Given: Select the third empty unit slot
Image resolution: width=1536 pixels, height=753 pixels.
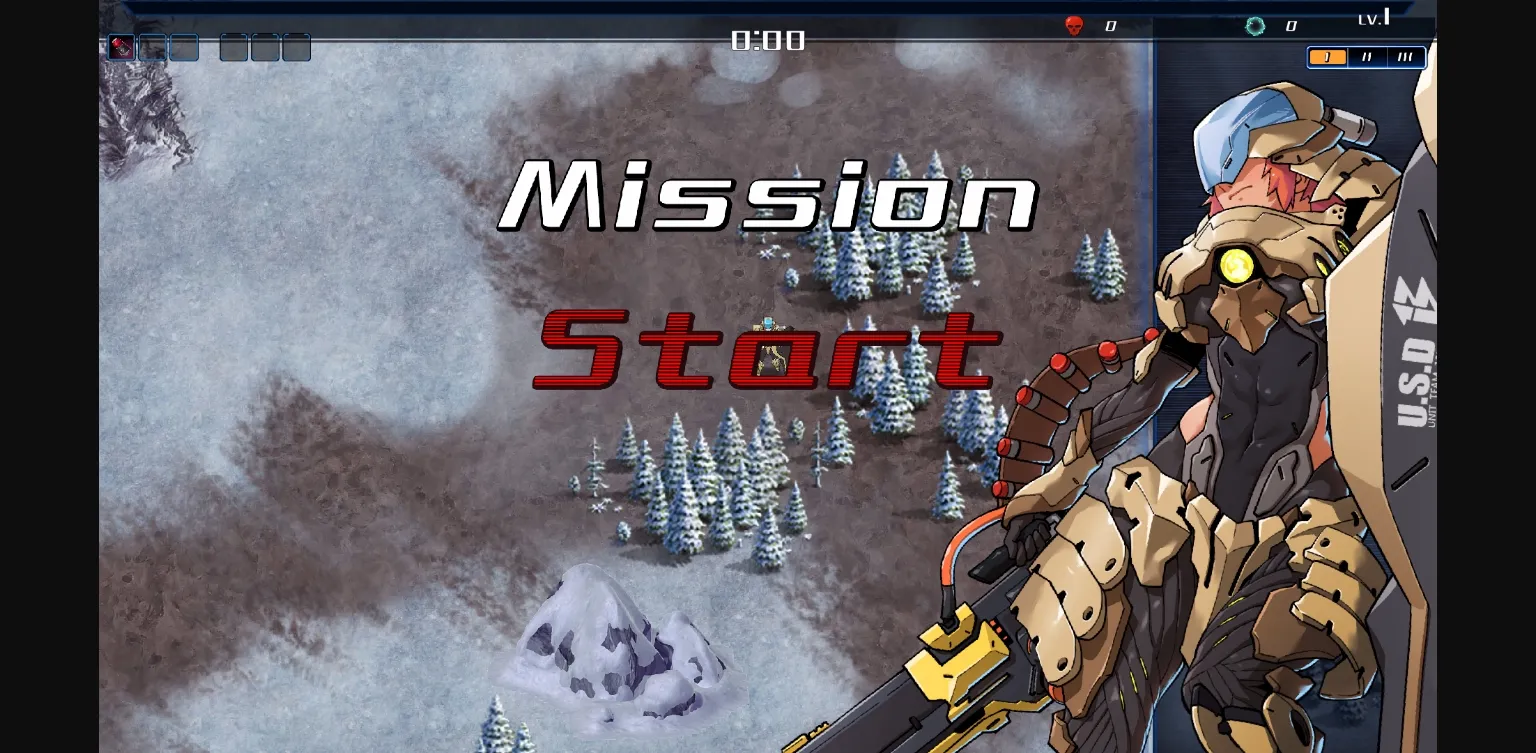Looking at the screenshot, I should pyautogui.click(x=183, y=47).
